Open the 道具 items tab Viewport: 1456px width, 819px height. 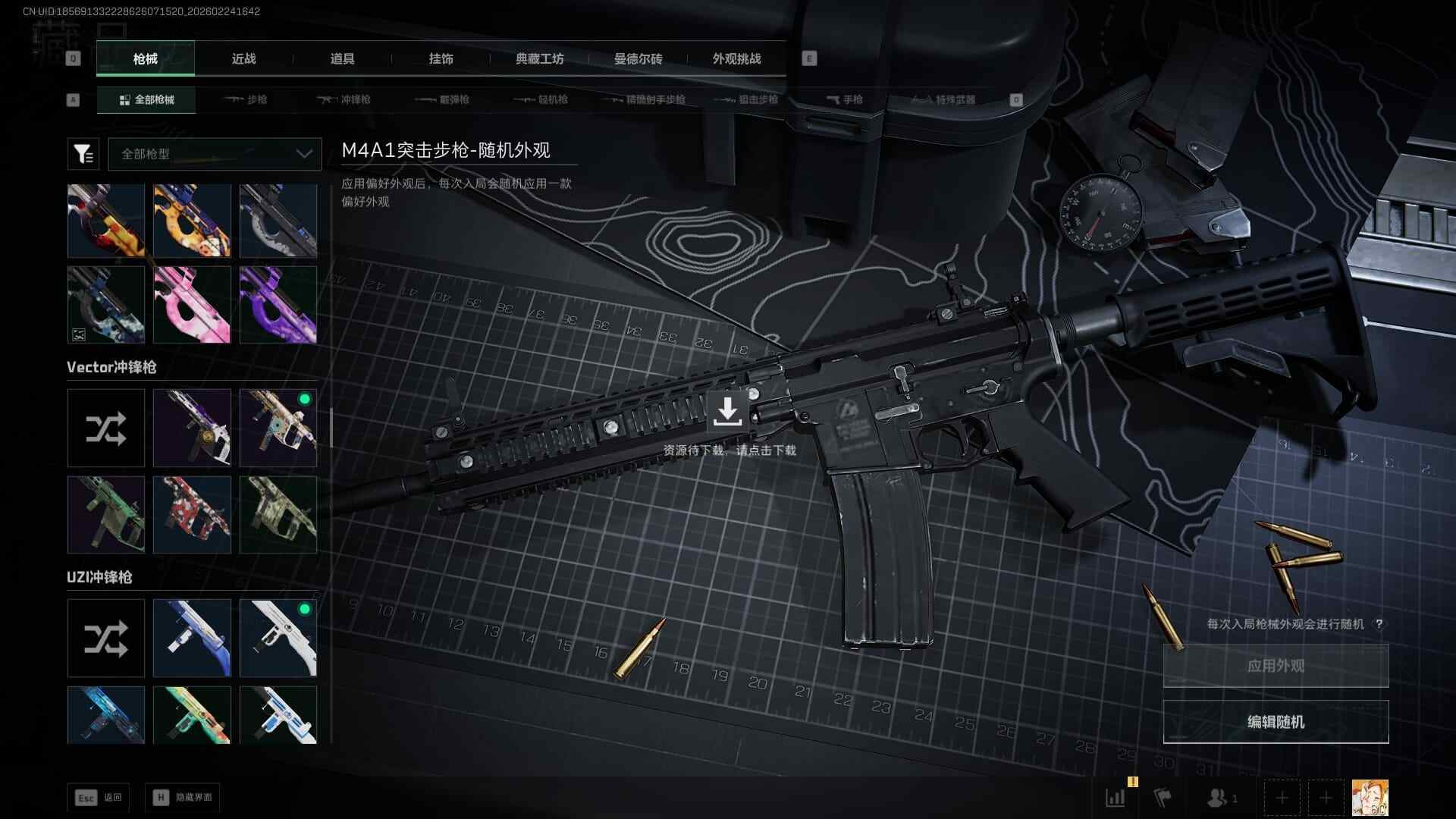(342, 58)
